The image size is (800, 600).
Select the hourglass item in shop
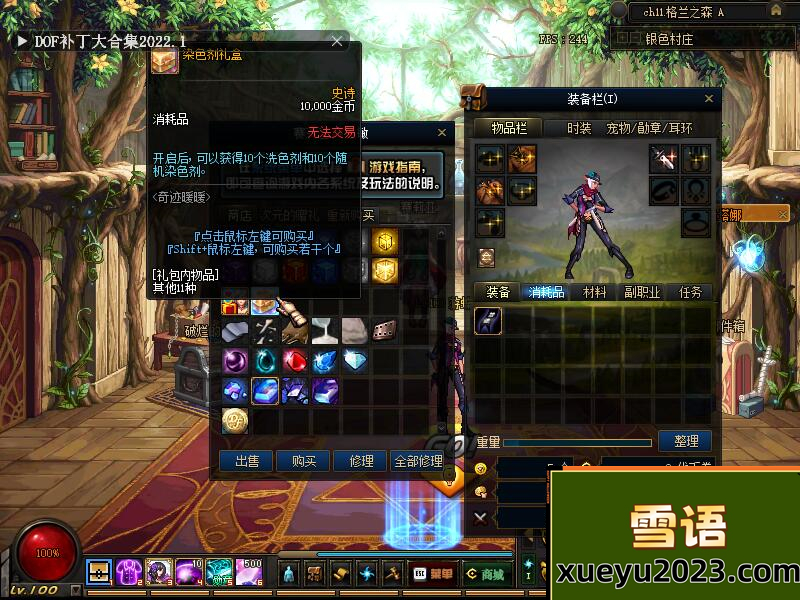[326, 331]
